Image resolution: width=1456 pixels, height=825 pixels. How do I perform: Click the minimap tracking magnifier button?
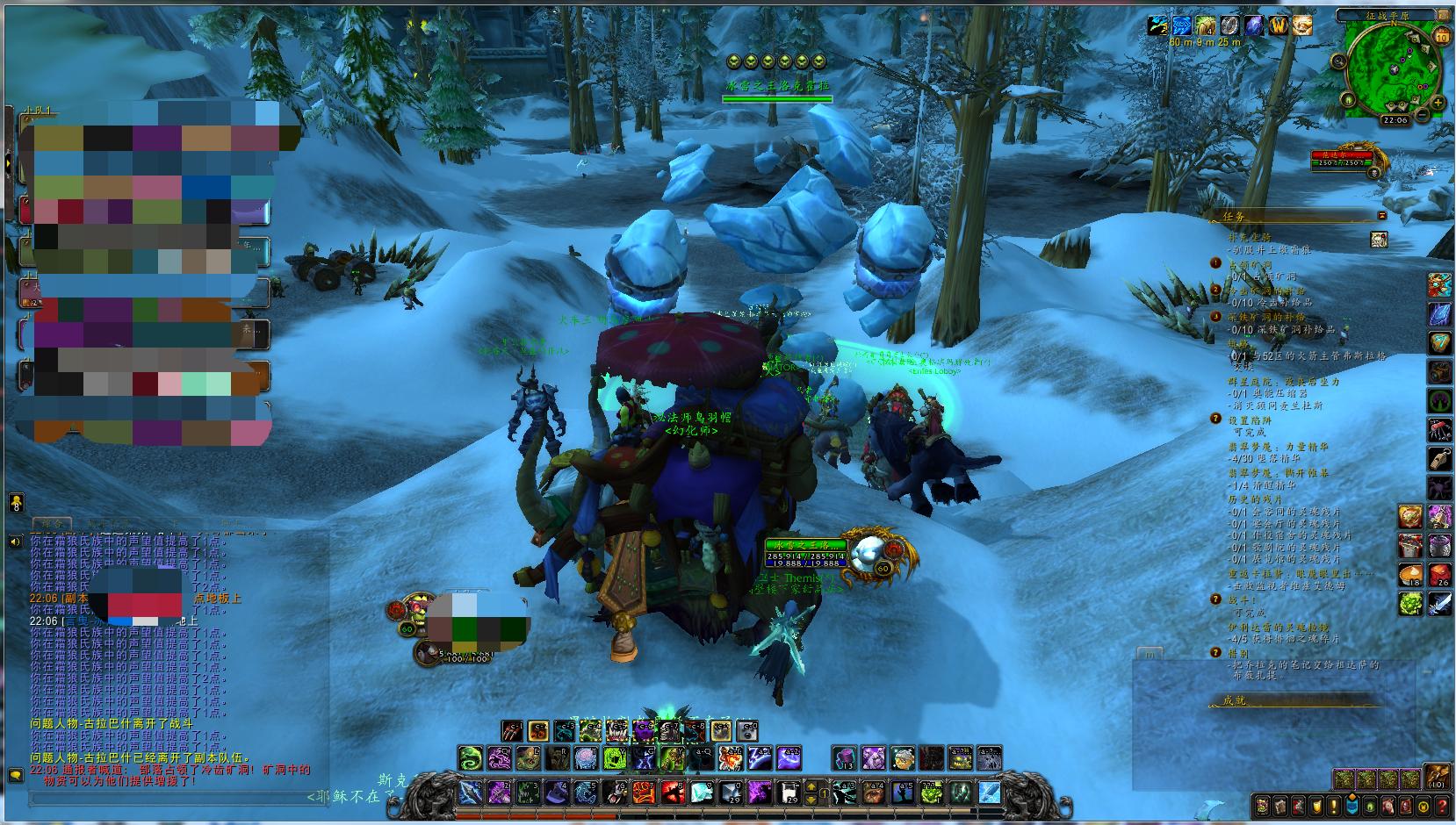click(1337, 61)
